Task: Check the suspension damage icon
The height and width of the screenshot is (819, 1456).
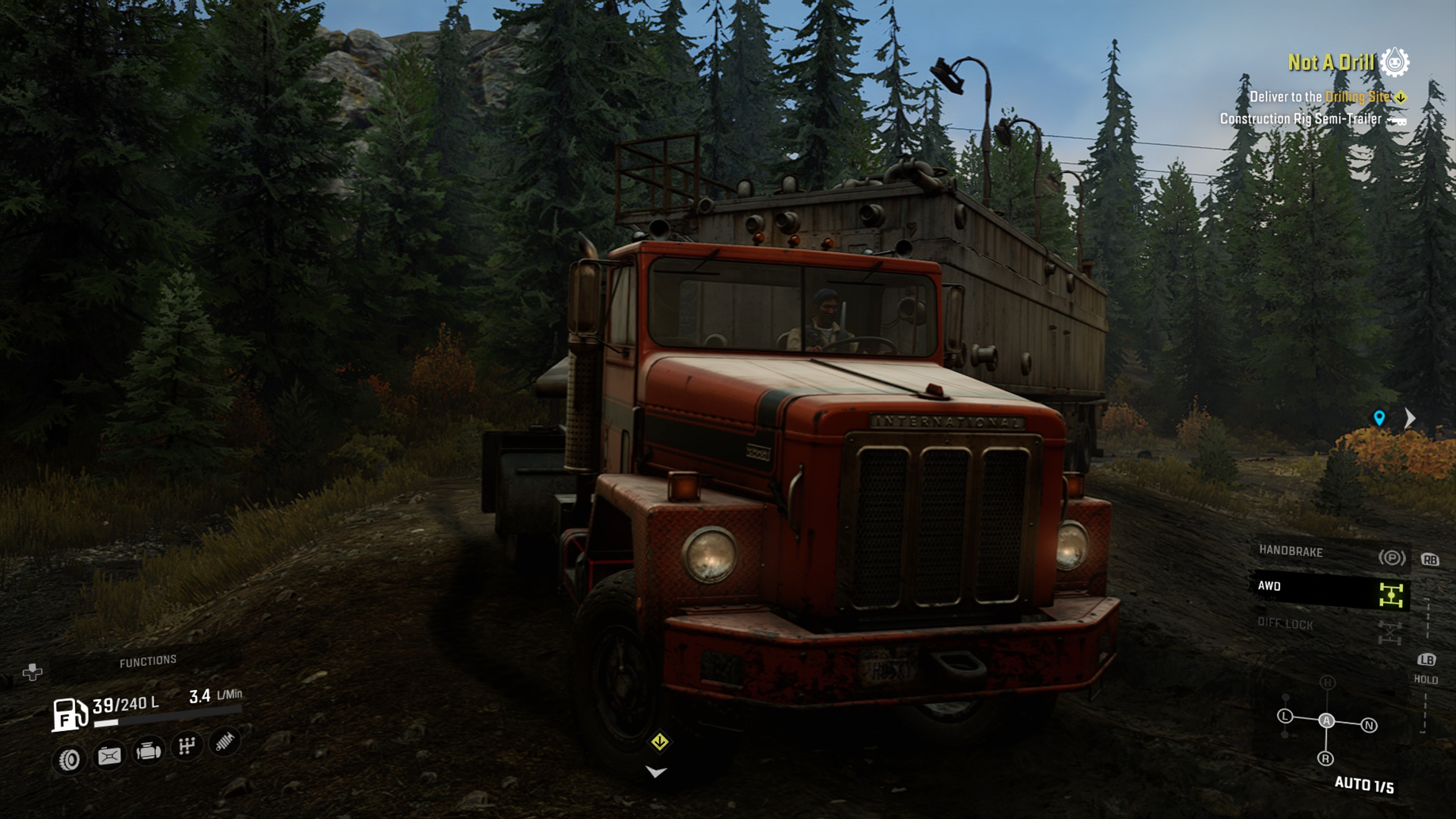Action: 225,742
